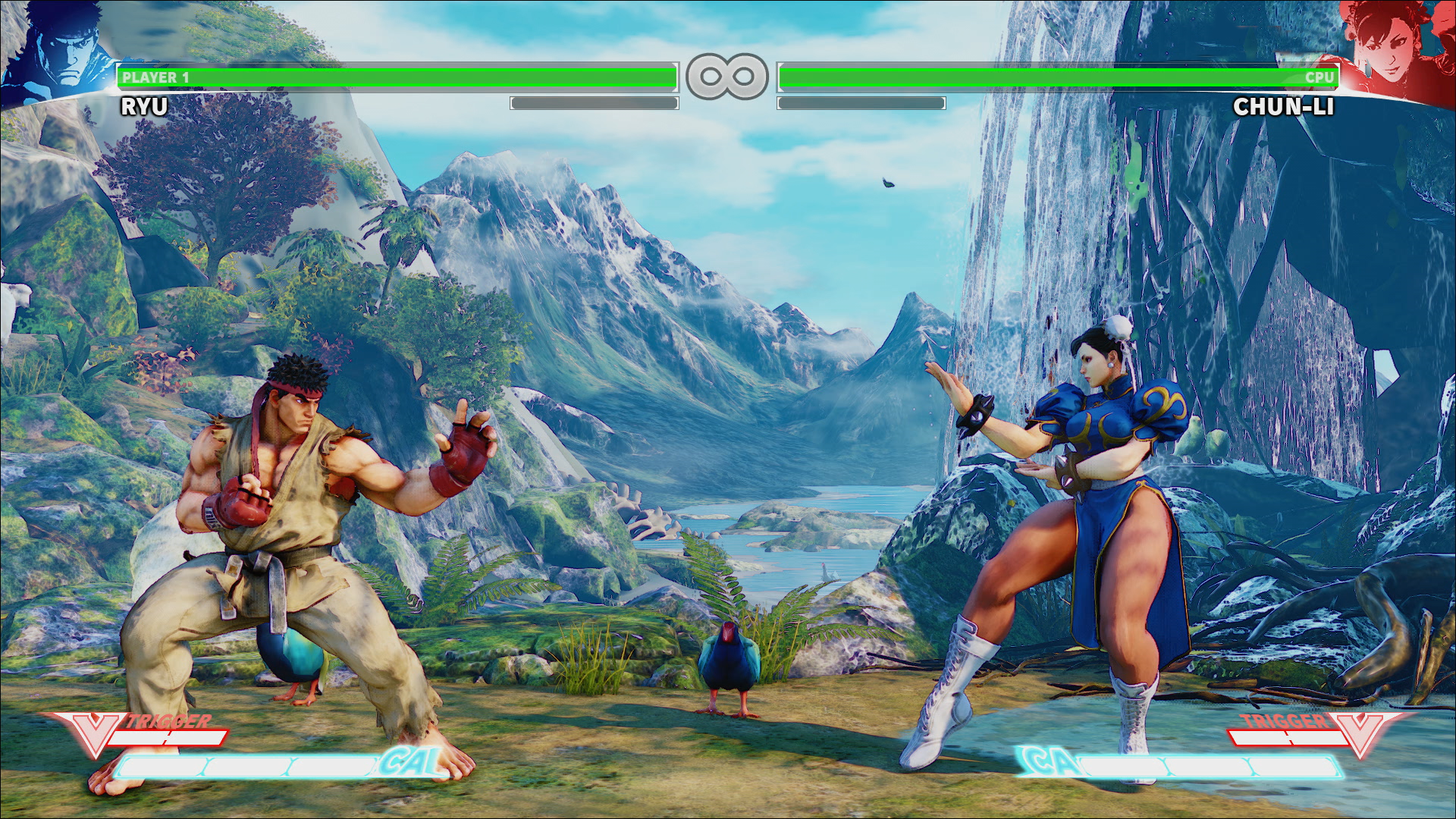Toggle the CPU indicator on Chun-Li's health bar
Viewport: 1456px width, 819px height.
click(x=1321, y=76)
